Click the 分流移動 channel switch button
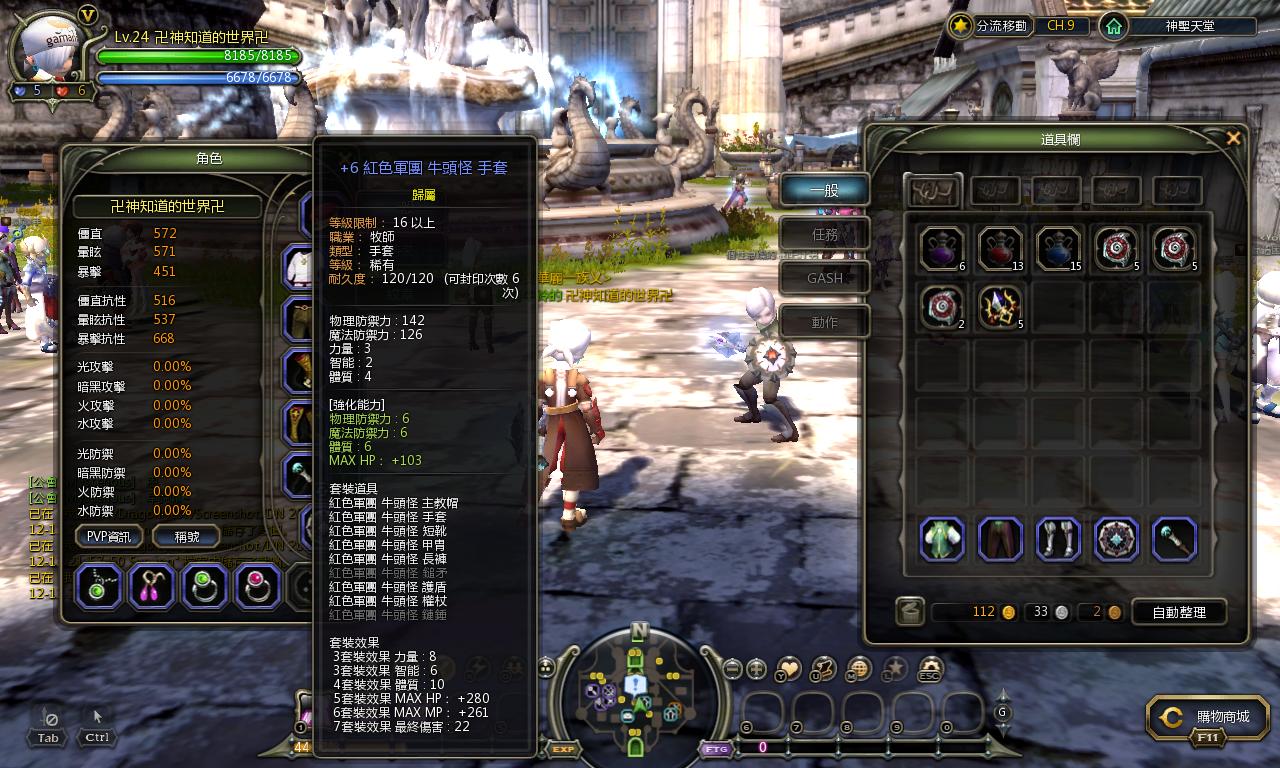Viewport: 1280px width, 768px height. pos(992,26)
